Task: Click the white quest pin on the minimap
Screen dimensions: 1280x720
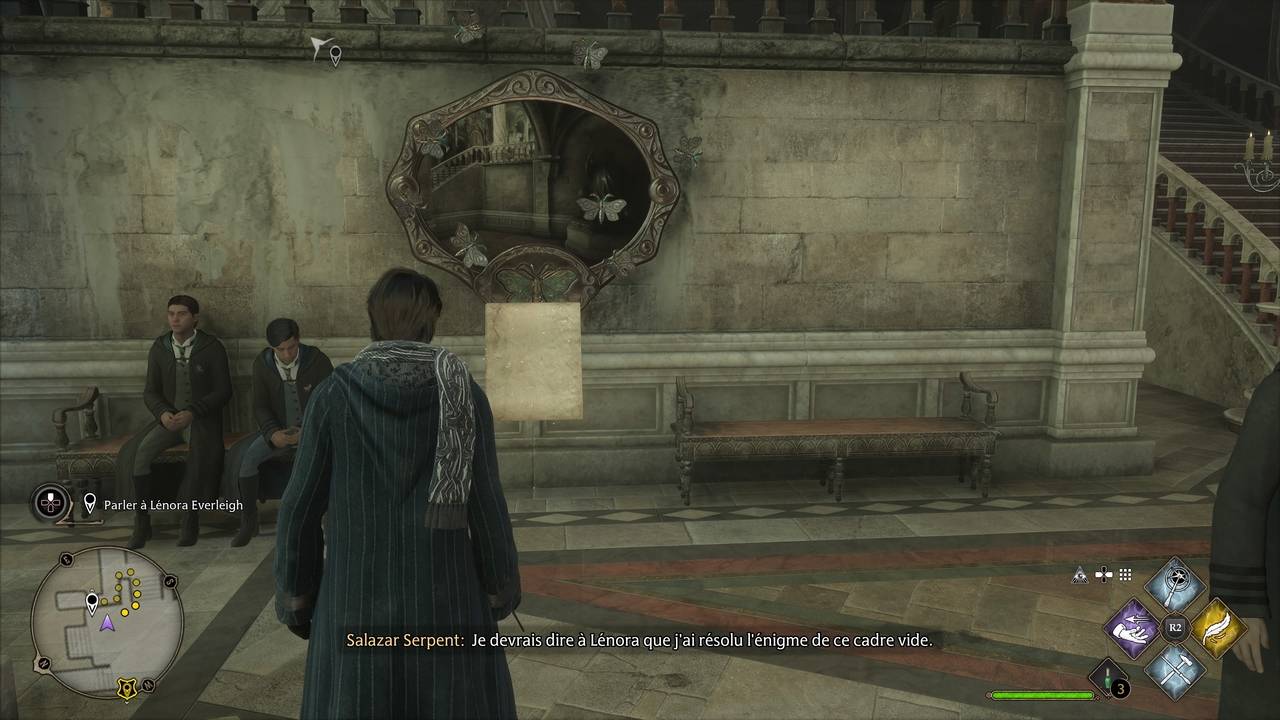Action: coord(93,602)
